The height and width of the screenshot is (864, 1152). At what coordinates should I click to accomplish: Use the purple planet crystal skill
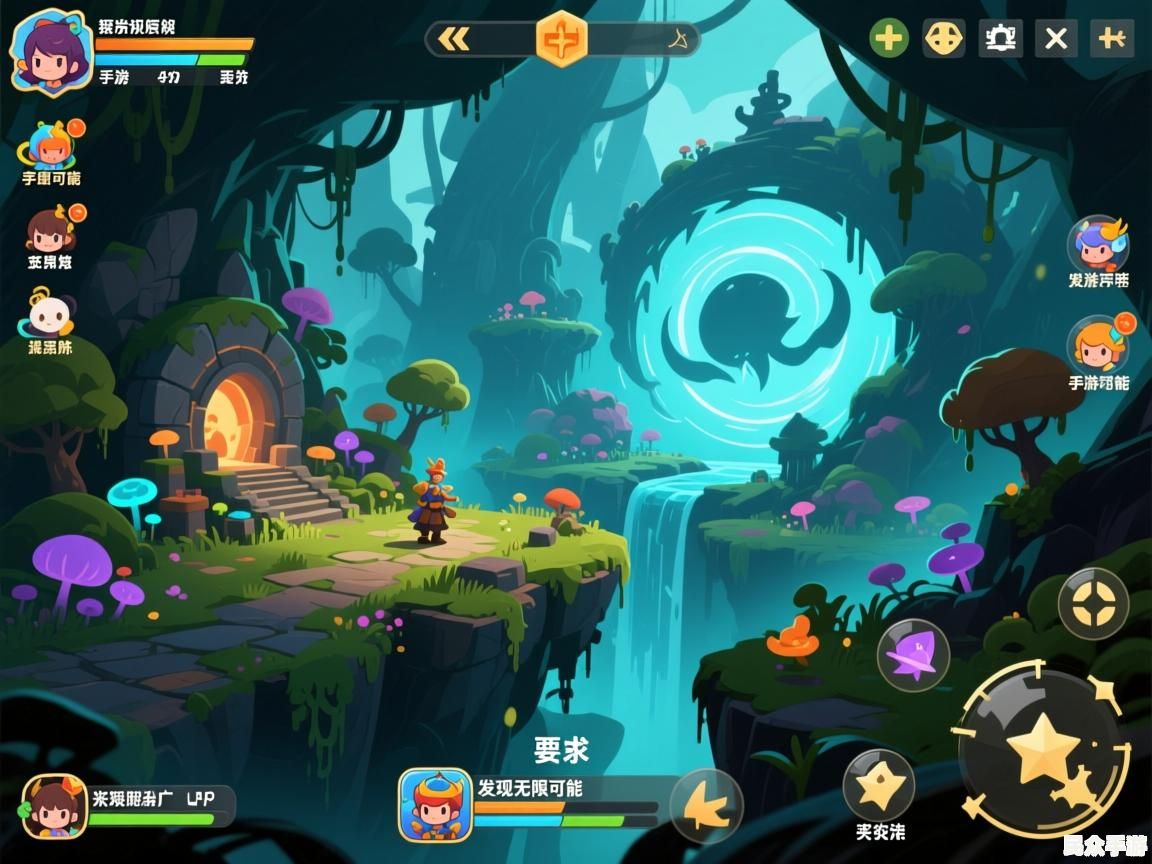tap(912, 655)
